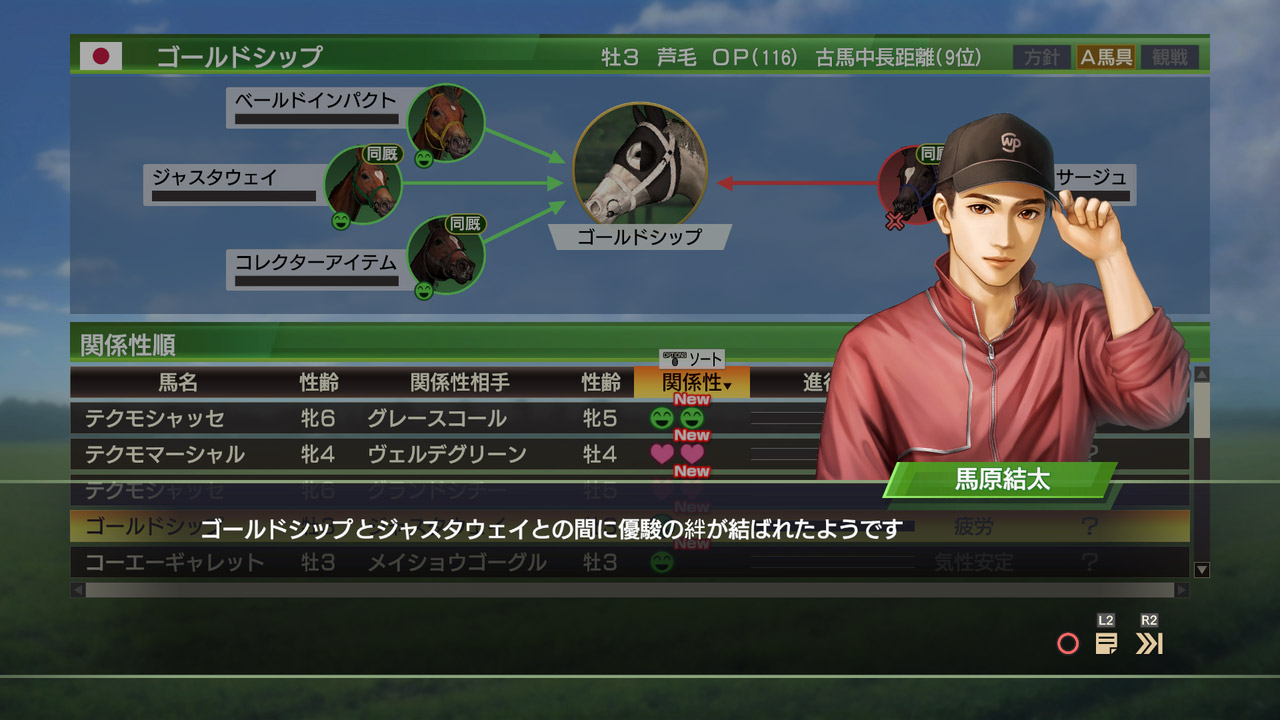This screenshot has height=720, width=1280.
Task: Select the コレクターアイテム horse portrait
Action: 446,255
